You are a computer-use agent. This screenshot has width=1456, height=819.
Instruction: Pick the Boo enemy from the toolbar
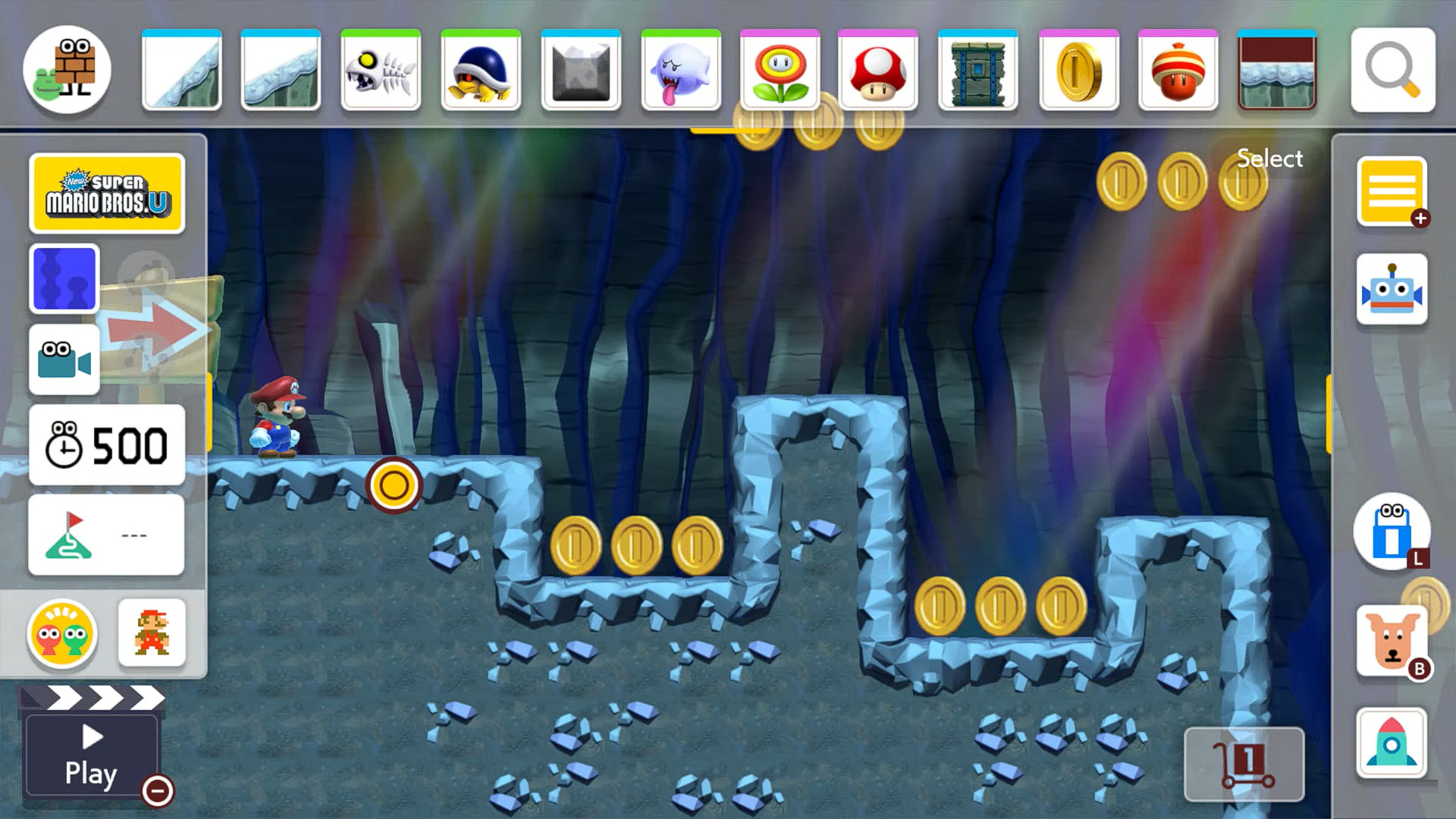[x=680, y=70]
